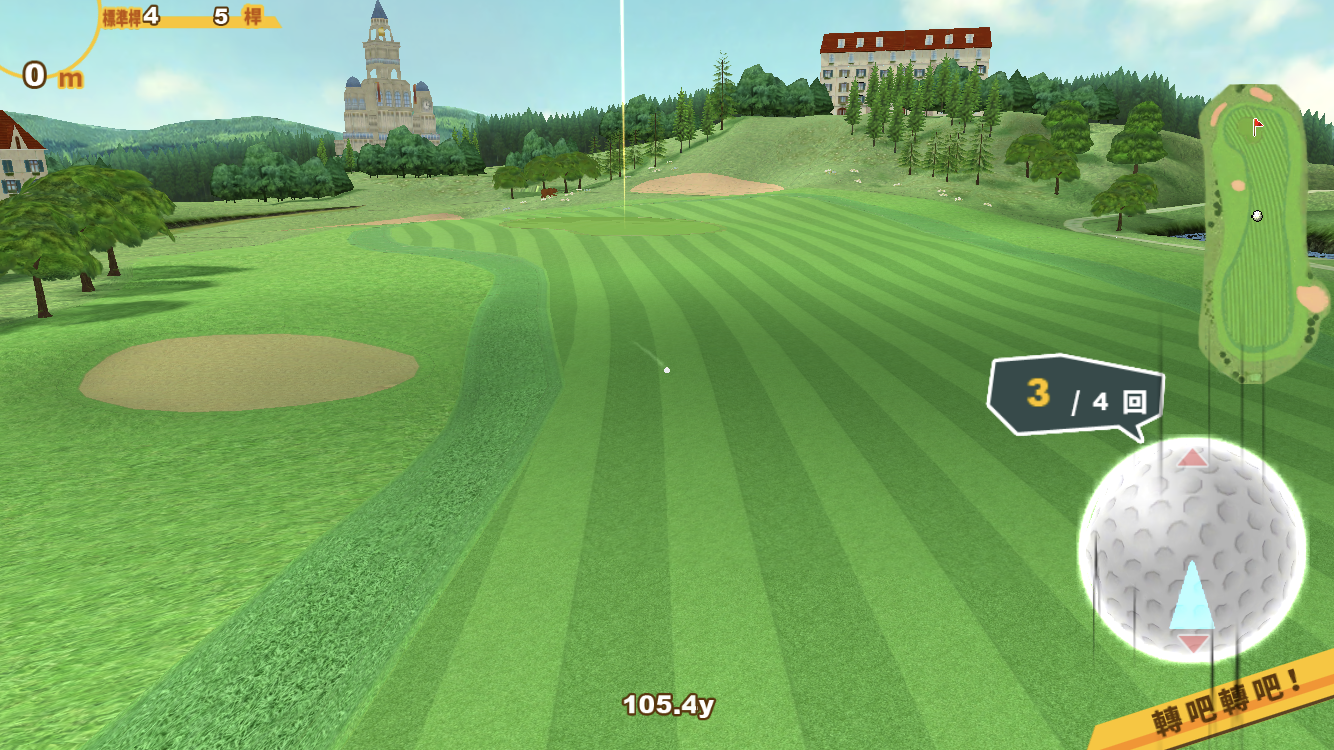Select the red flag marker on the minimap
The width and height of the screenshot is (1334, 750).
tap(1258, 125)
